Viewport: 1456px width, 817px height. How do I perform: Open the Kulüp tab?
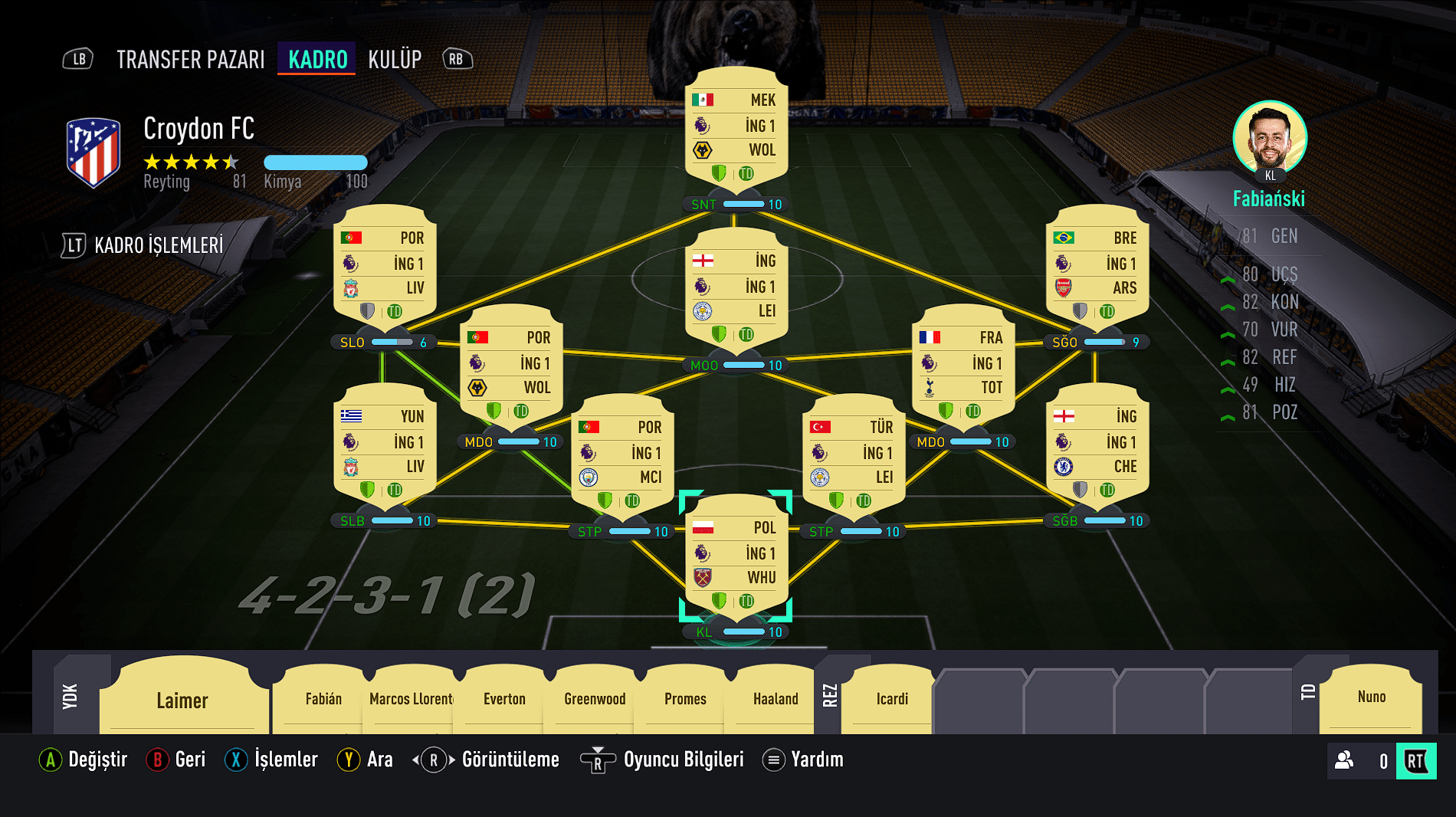(x=395, y=59)
